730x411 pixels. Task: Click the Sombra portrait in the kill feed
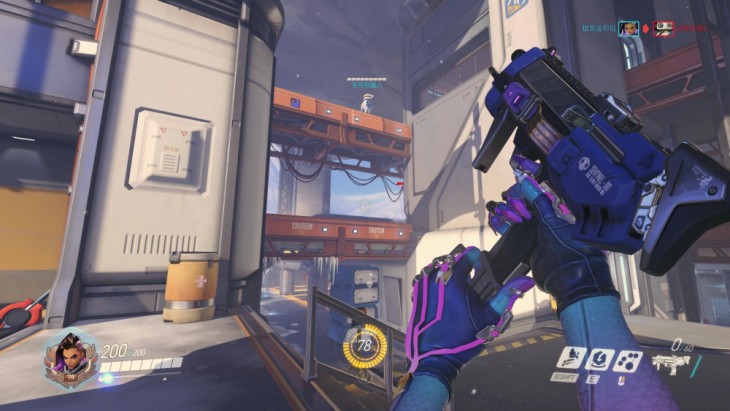(628, 28)
